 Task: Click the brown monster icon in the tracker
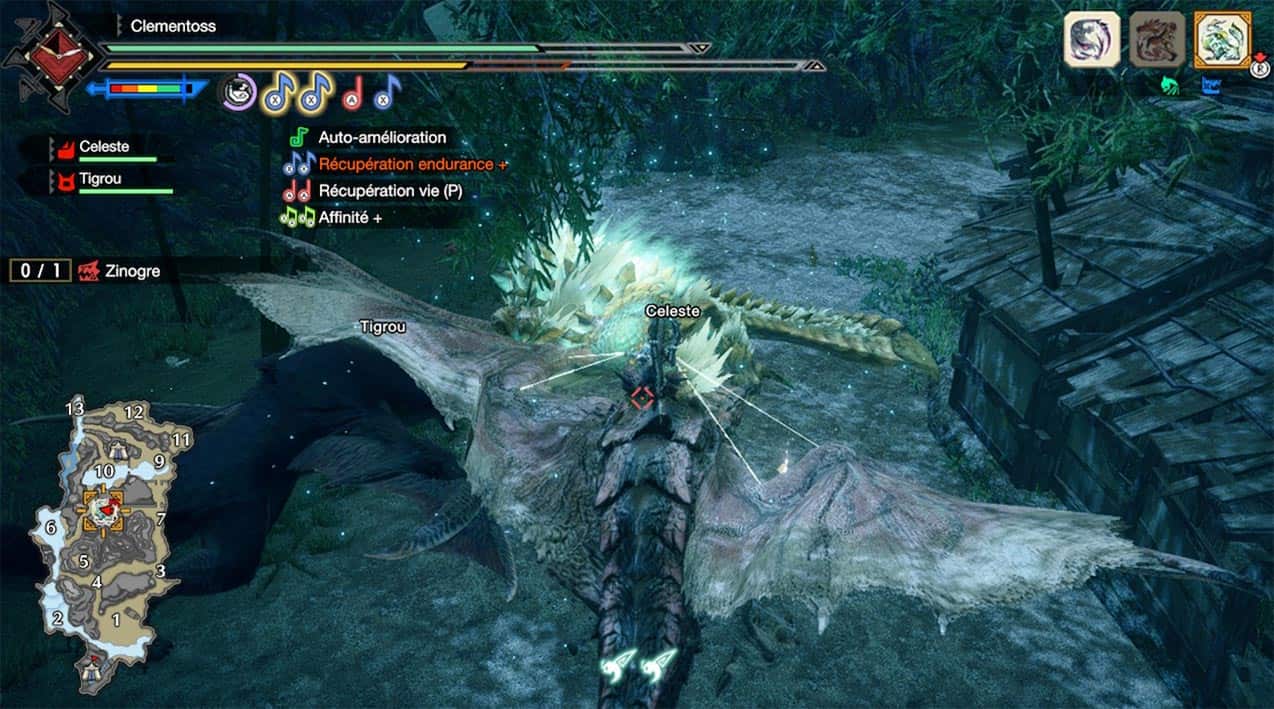(x=1157, y=40)
